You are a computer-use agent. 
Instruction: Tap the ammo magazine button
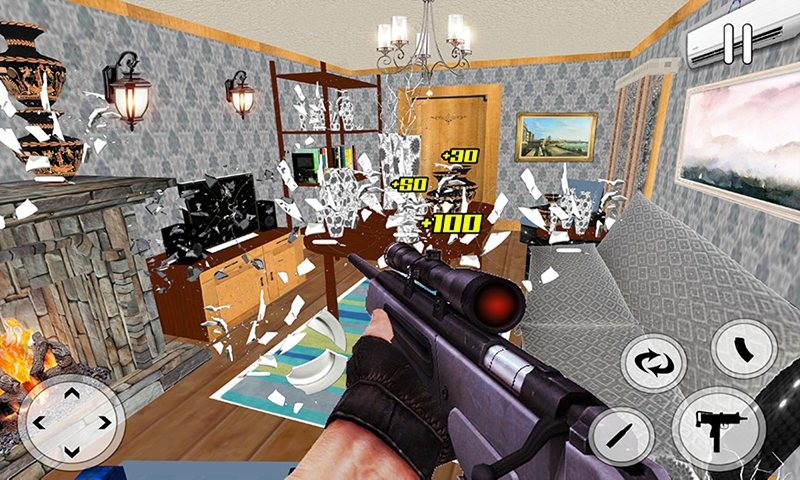(744, 349)
